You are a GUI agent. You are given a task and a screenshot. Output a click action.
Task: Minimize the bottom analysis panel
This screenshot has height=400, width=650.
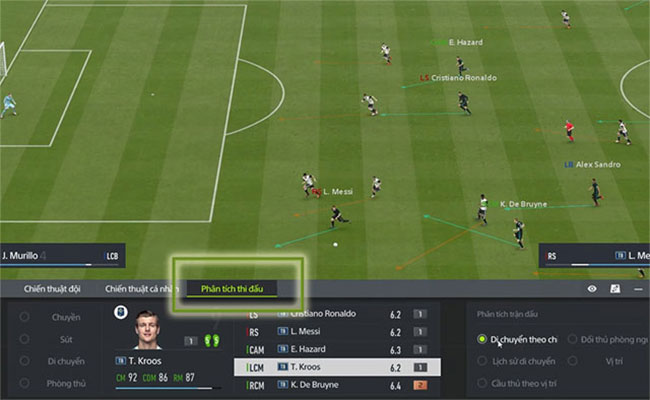[636, 288]
